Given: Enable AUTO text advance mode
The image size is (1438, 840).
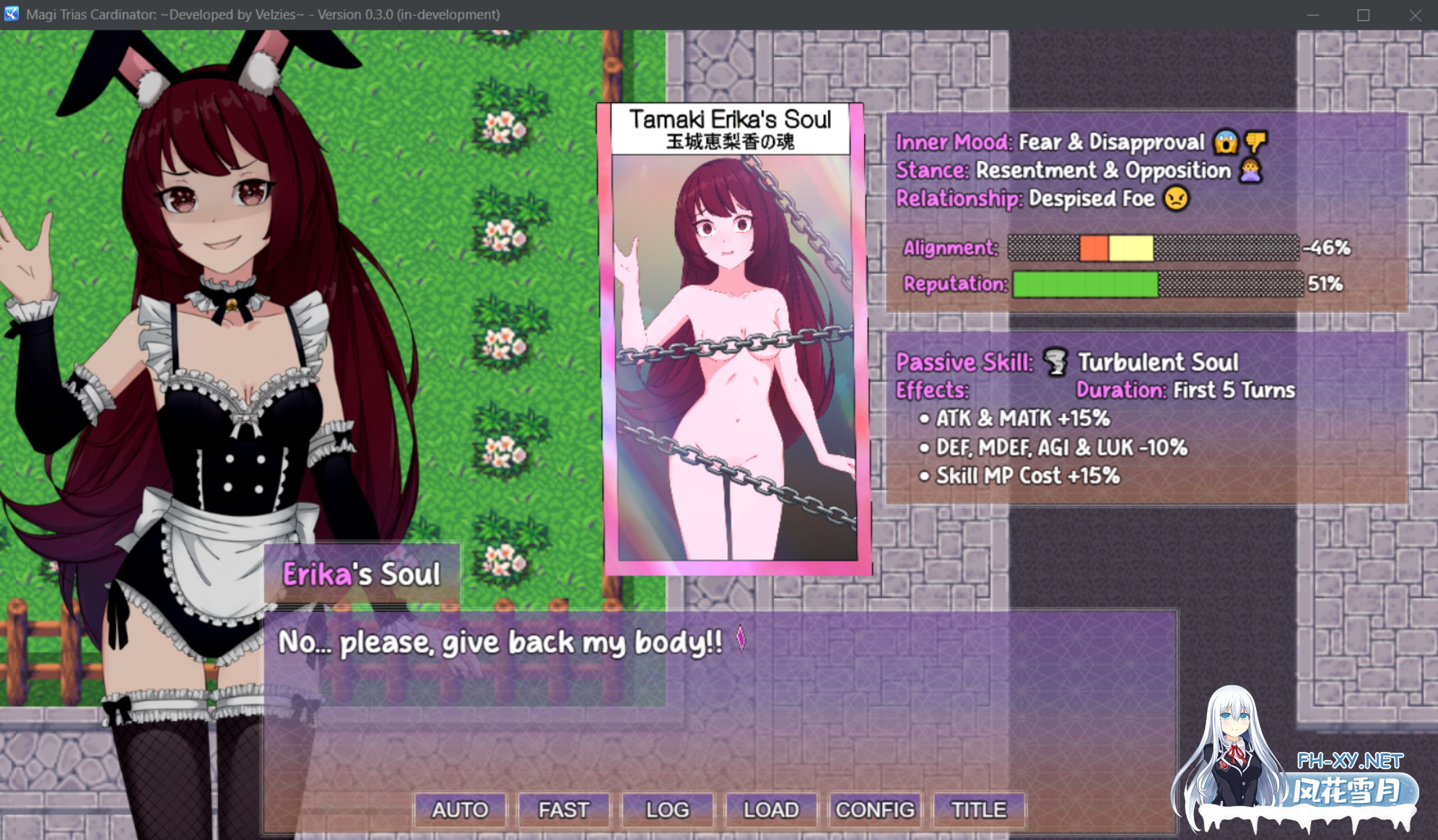Looking at the screenshot, I should click(460, 810).
